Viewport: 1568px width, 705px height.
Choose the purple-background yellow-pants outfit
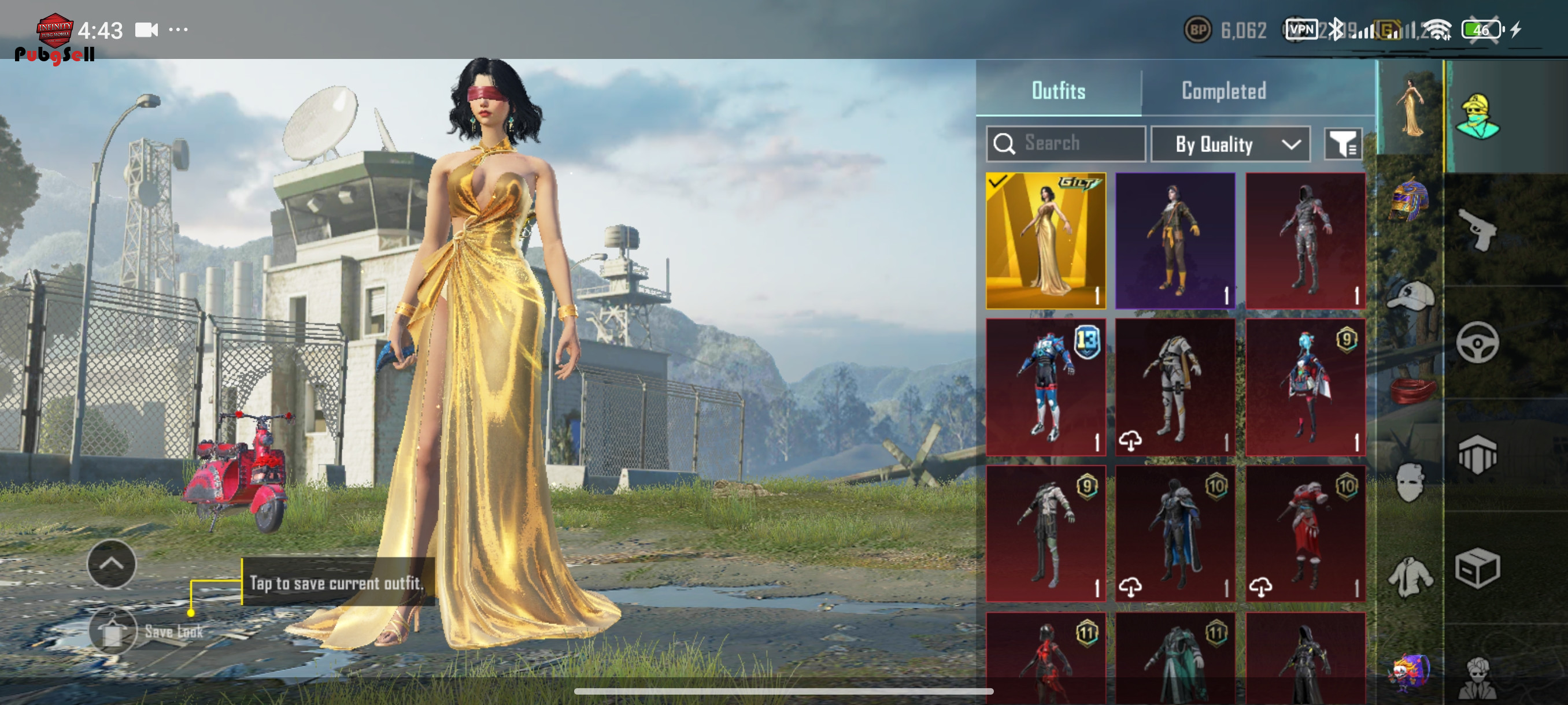1175,240
